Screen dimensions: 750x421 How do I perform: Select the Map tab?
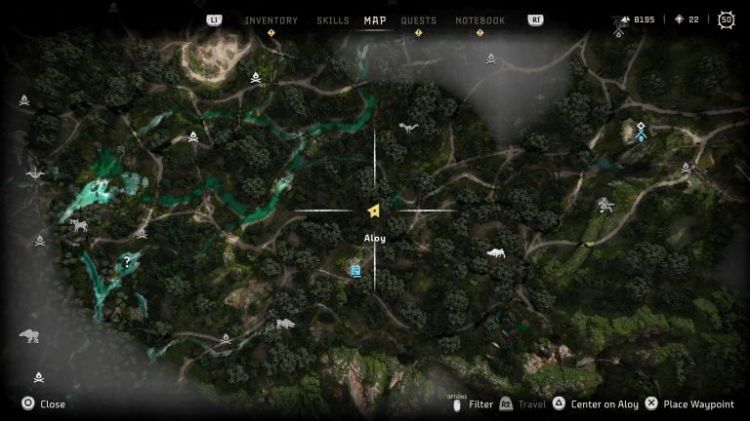pos(375,20)
